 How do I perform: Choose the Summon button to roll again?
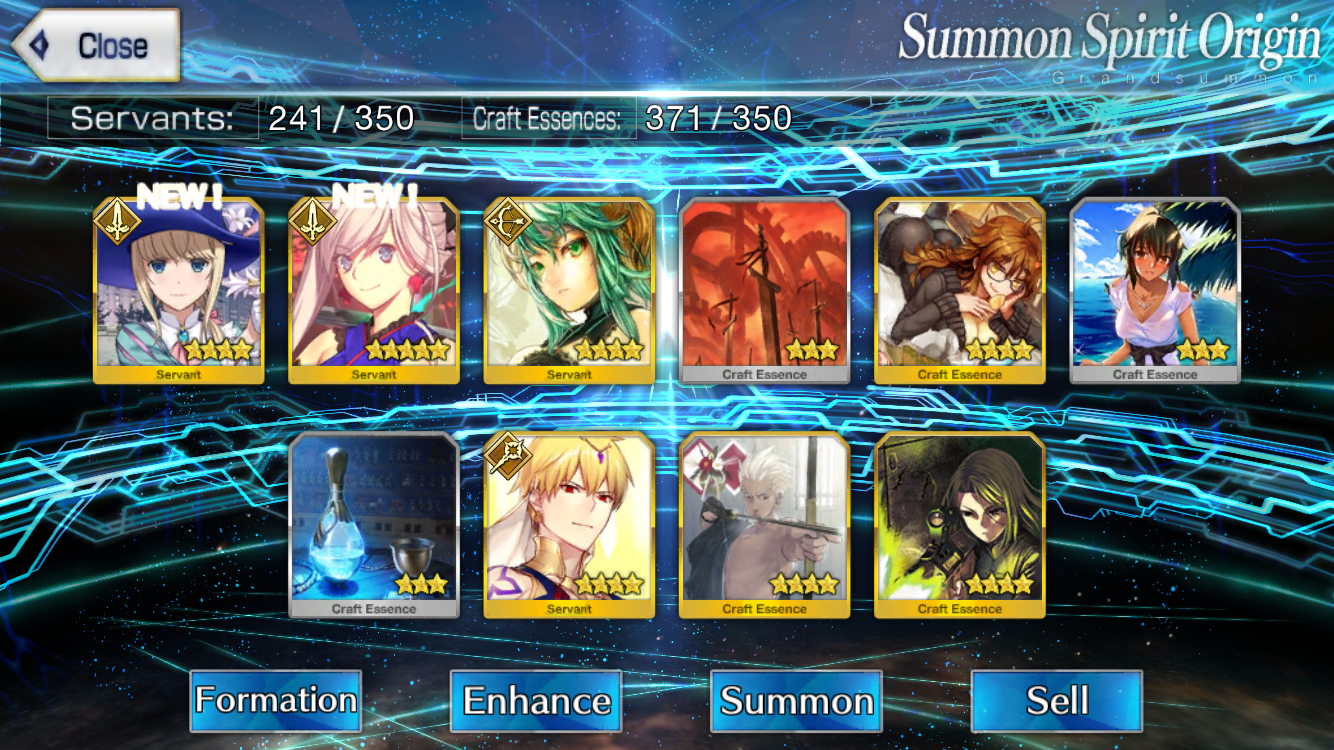coord(796,700)
